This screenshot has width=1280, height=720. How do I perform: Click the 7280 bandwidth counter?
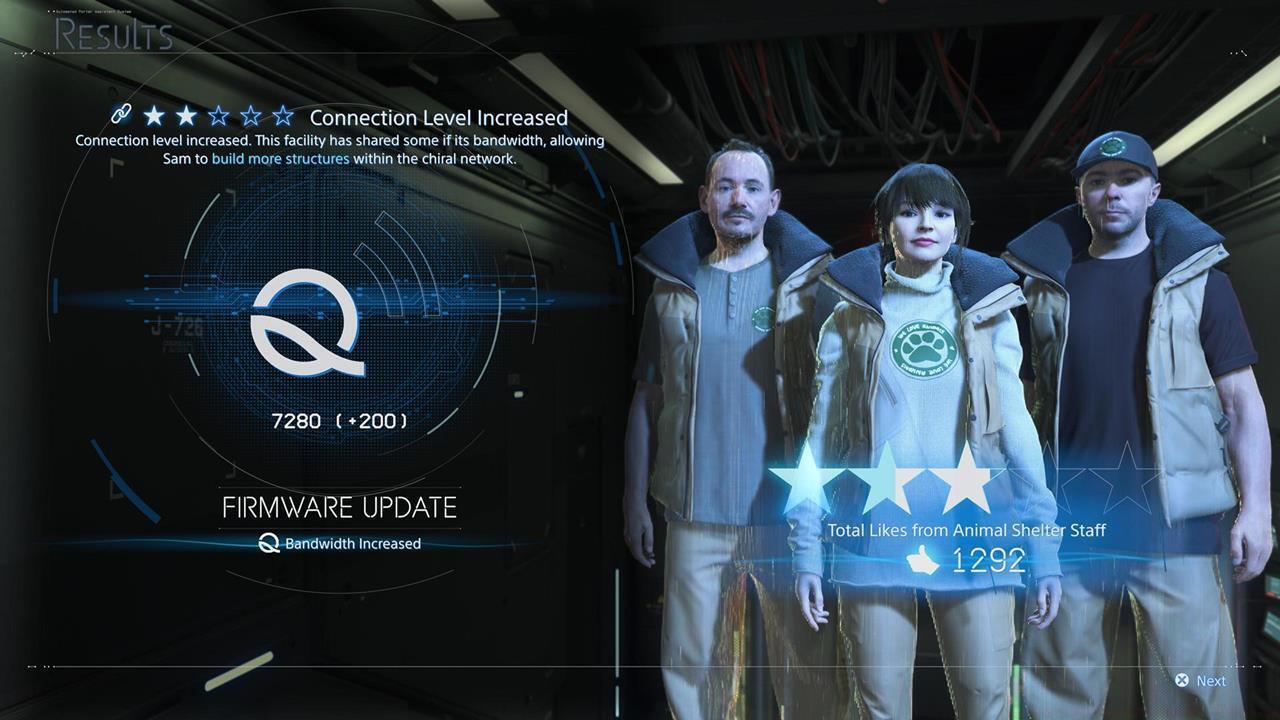coord(340,421)
